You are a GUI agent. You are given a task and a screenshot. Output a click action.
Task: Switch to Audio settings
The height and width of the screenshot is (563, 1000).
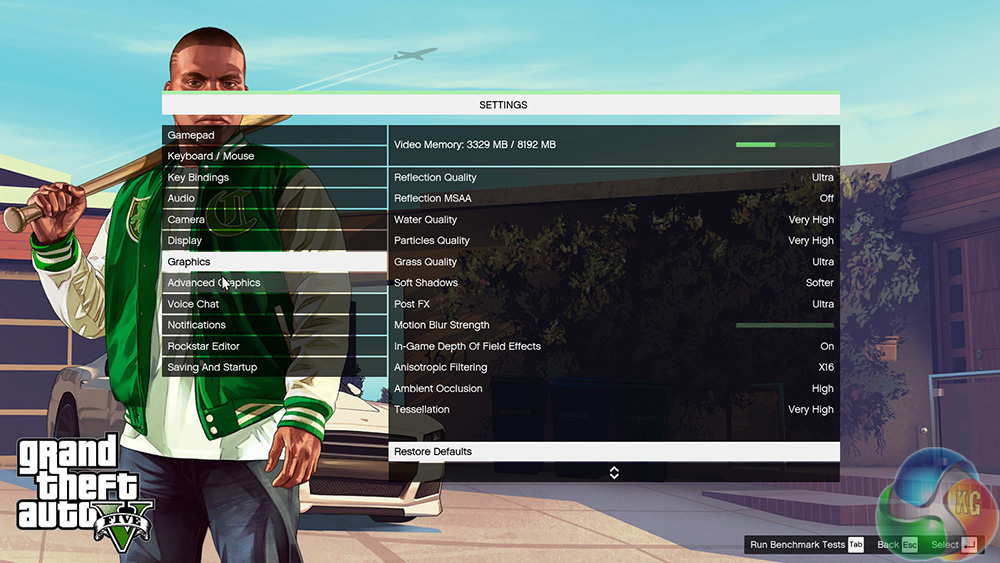pyautogui.click(x=274, y=198)
